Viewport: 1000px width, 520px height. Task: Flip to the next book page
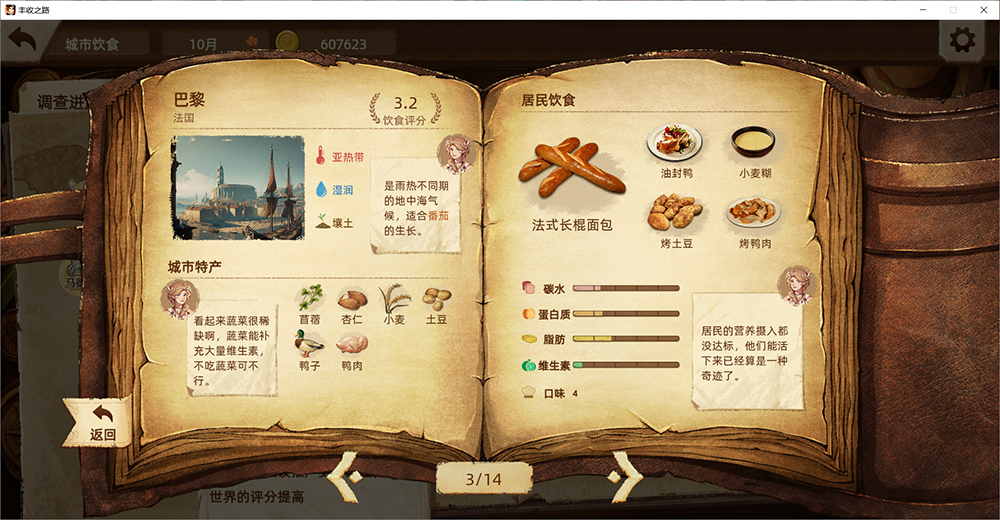[x=626, y=477]
